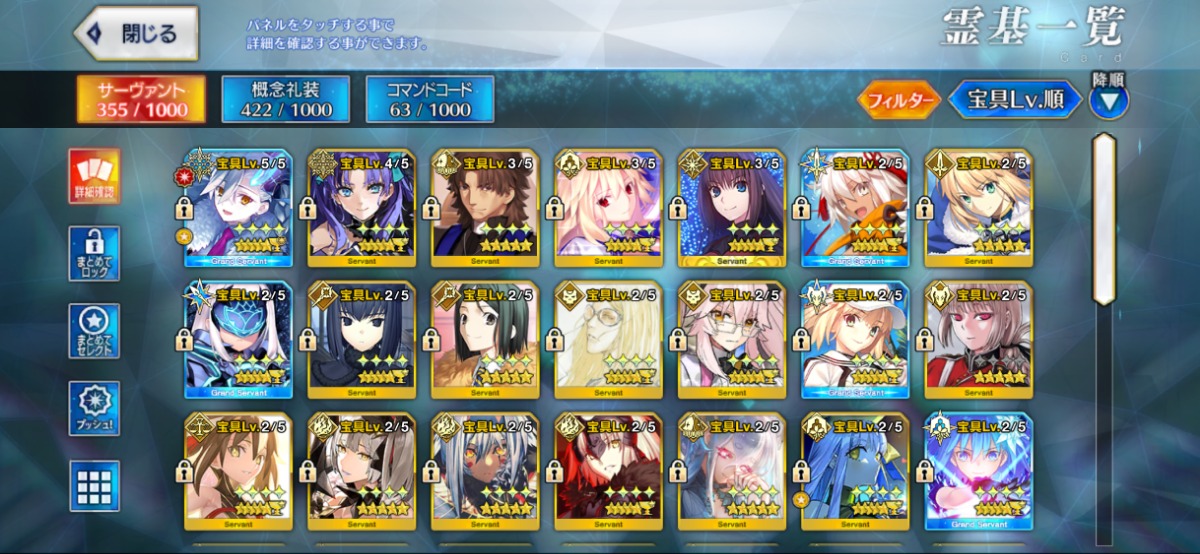Click the プッシュ! button

click(x=94, y=408)
